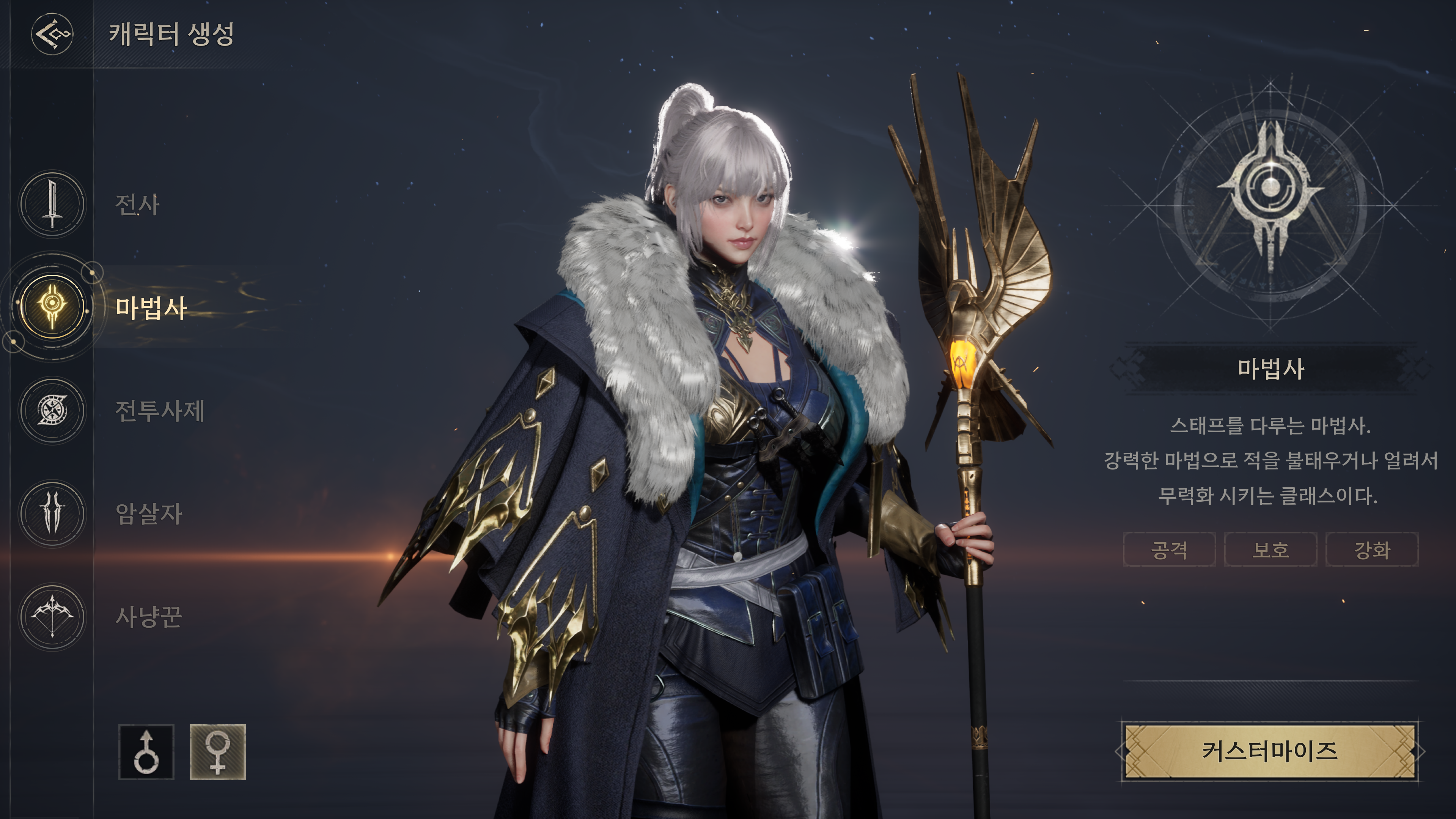Click the 공격 attack trait tag
Viewport: 1456px width, 819px height.
coord(1169,549)
